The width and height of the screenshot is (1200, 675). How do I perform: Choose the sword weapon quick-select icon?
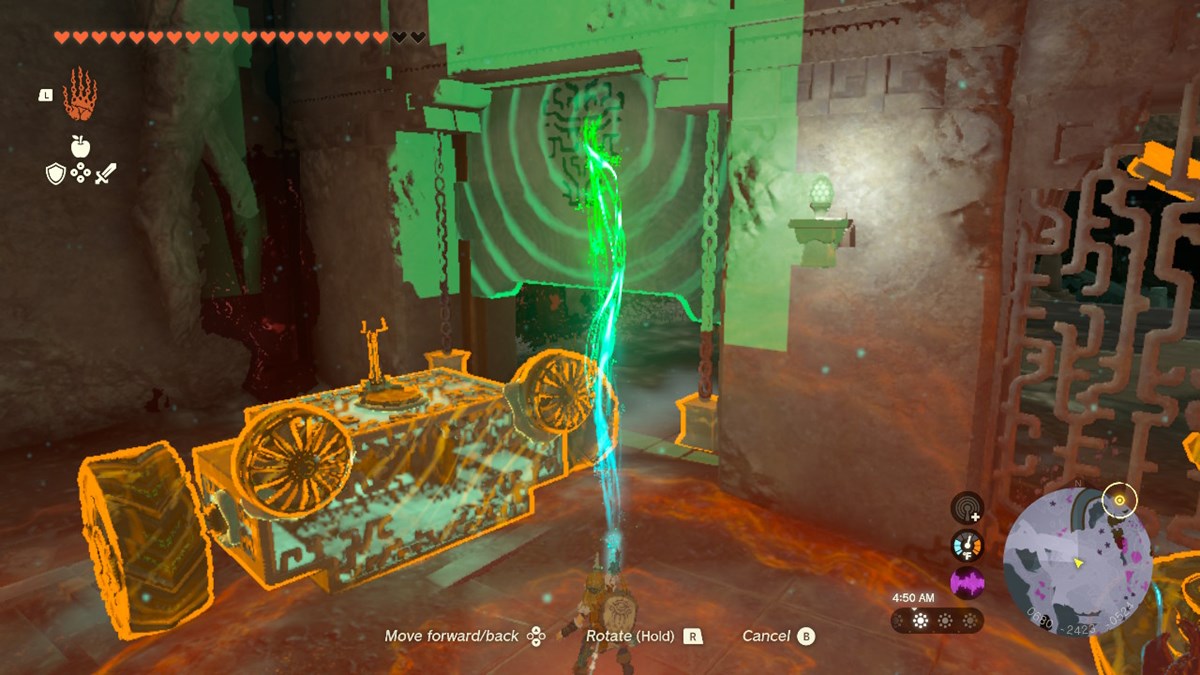106,174
